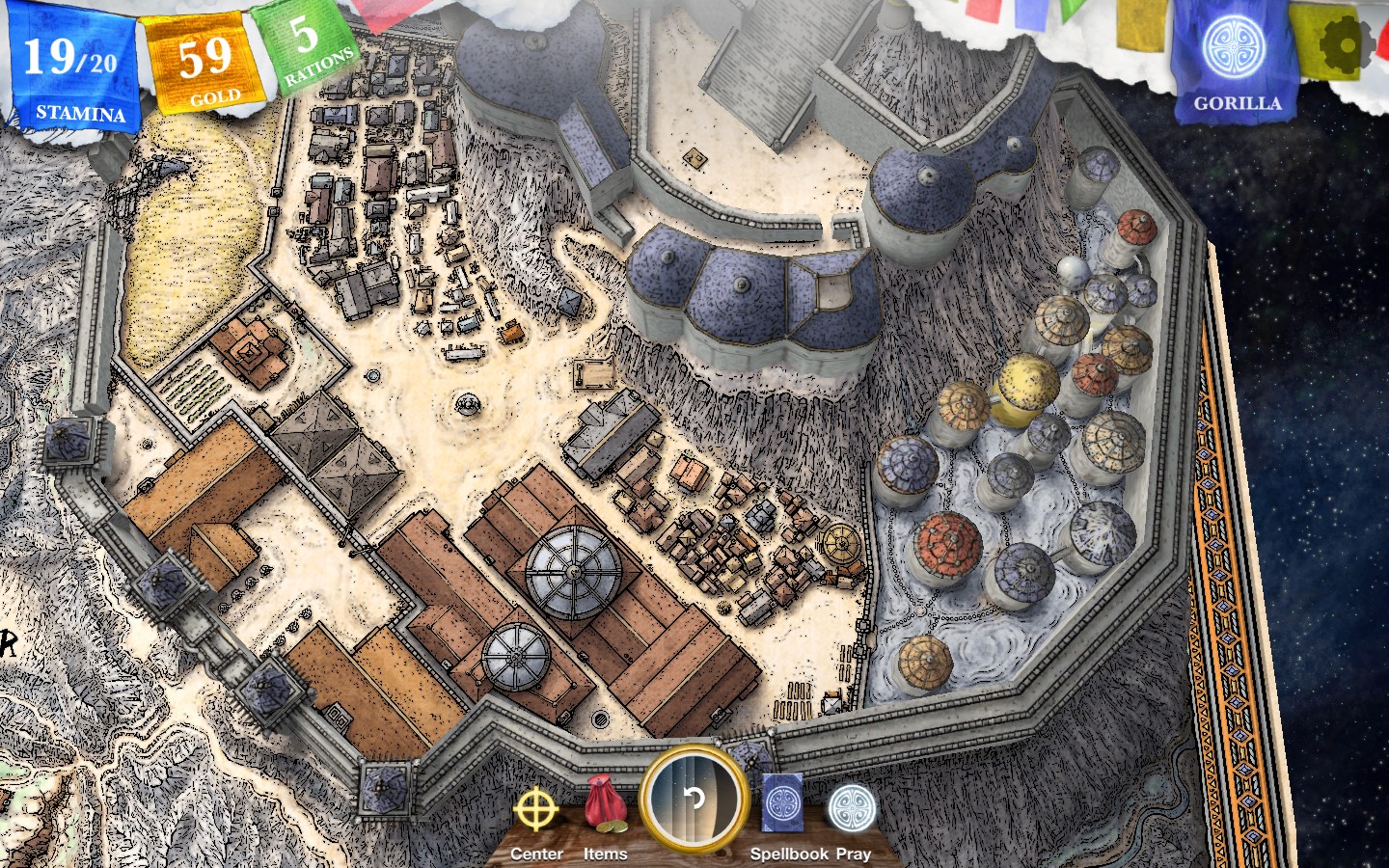Open the Spellbook

783,800
